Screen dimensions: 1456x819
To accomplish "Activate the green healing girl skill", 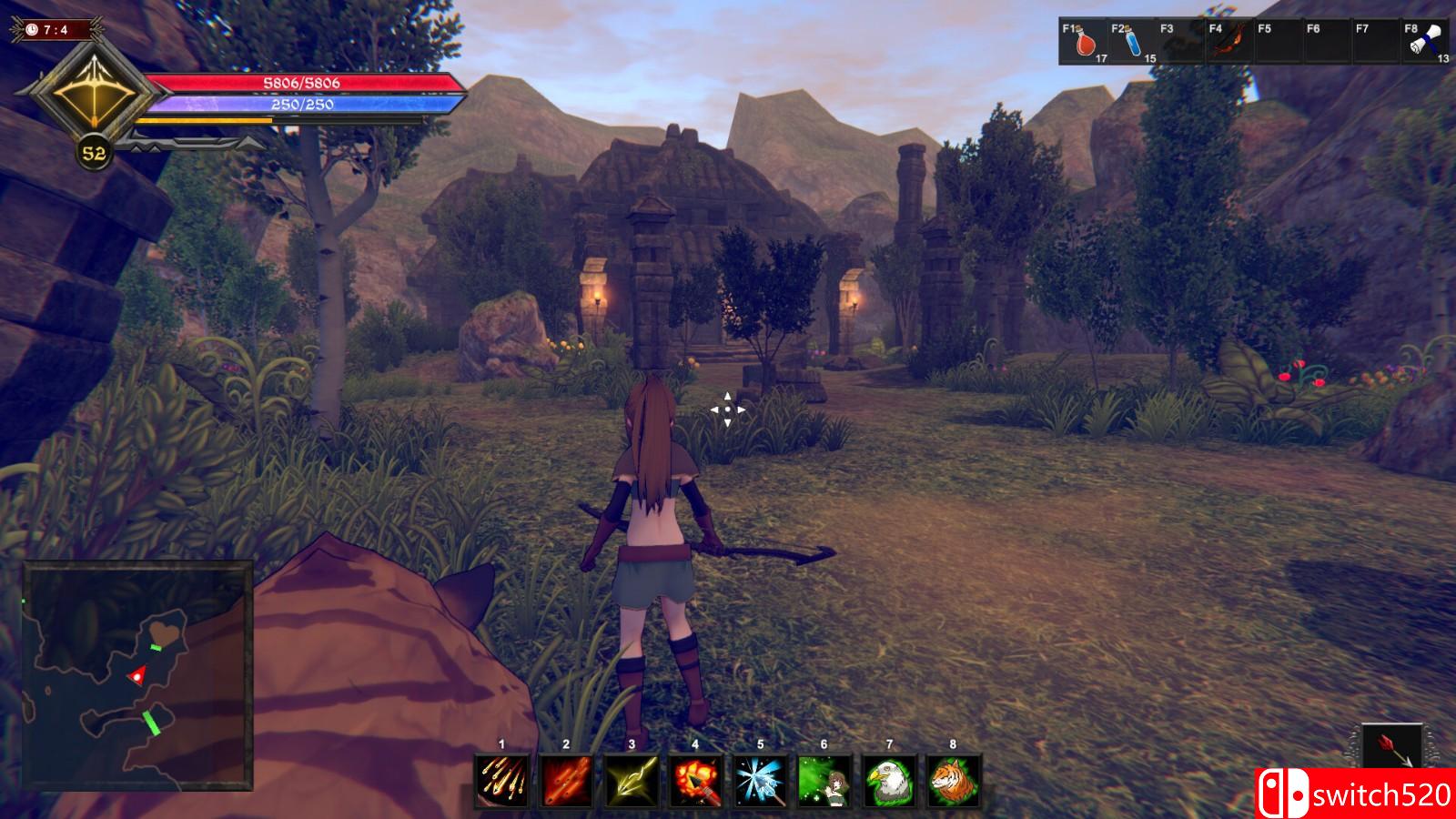I will coord(824,781).
